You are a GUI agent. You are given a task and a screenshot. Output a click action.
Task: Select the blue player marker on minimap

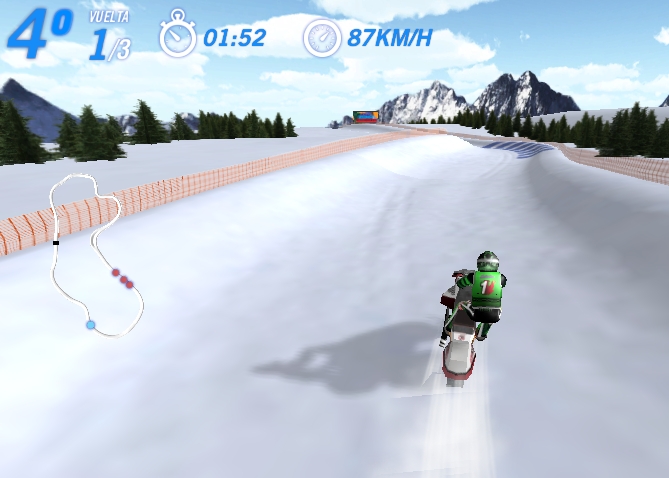(x=90, y=325)
